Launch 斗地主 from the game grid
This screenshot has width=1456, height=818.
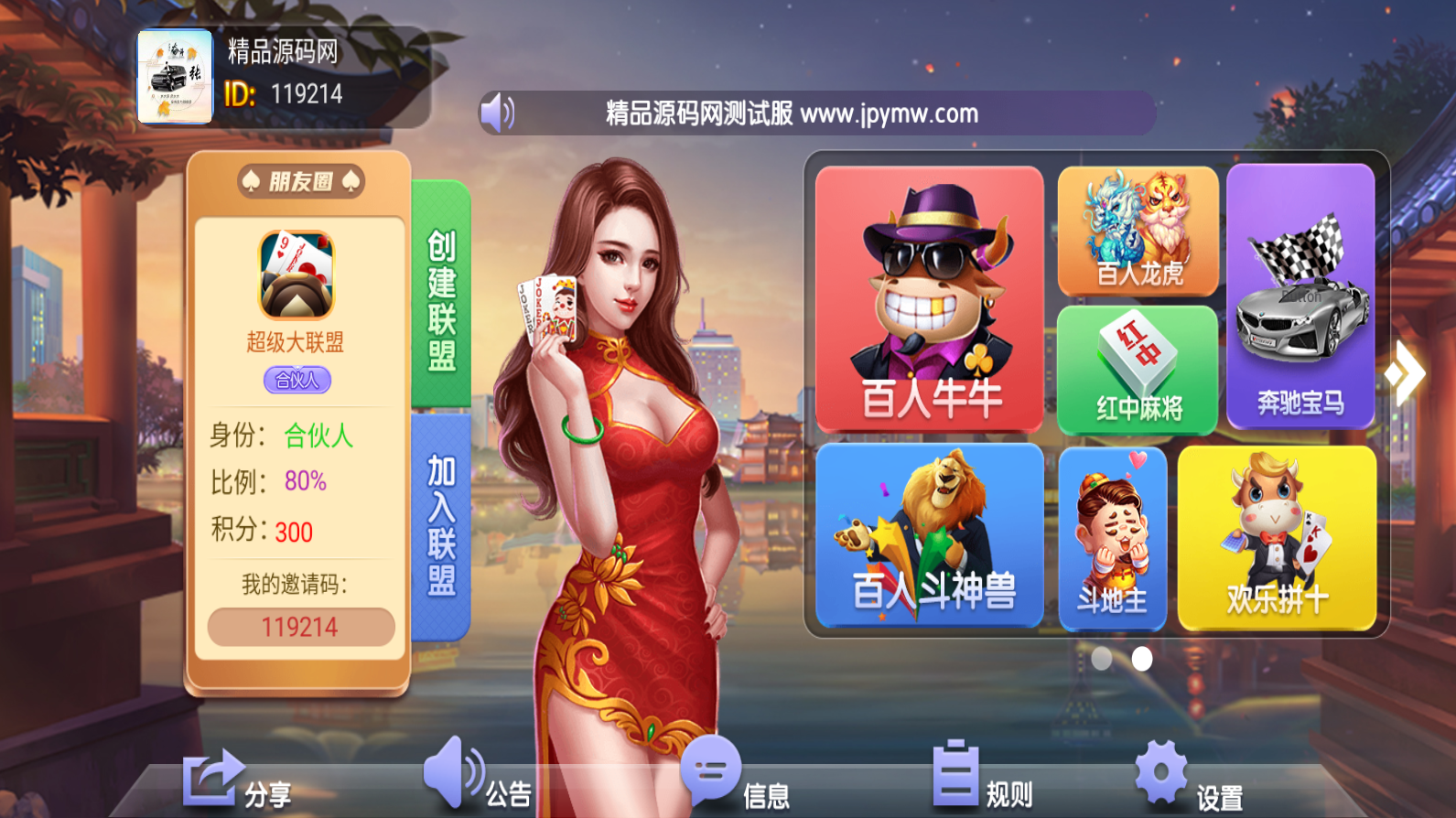(x=1113, y=535)
